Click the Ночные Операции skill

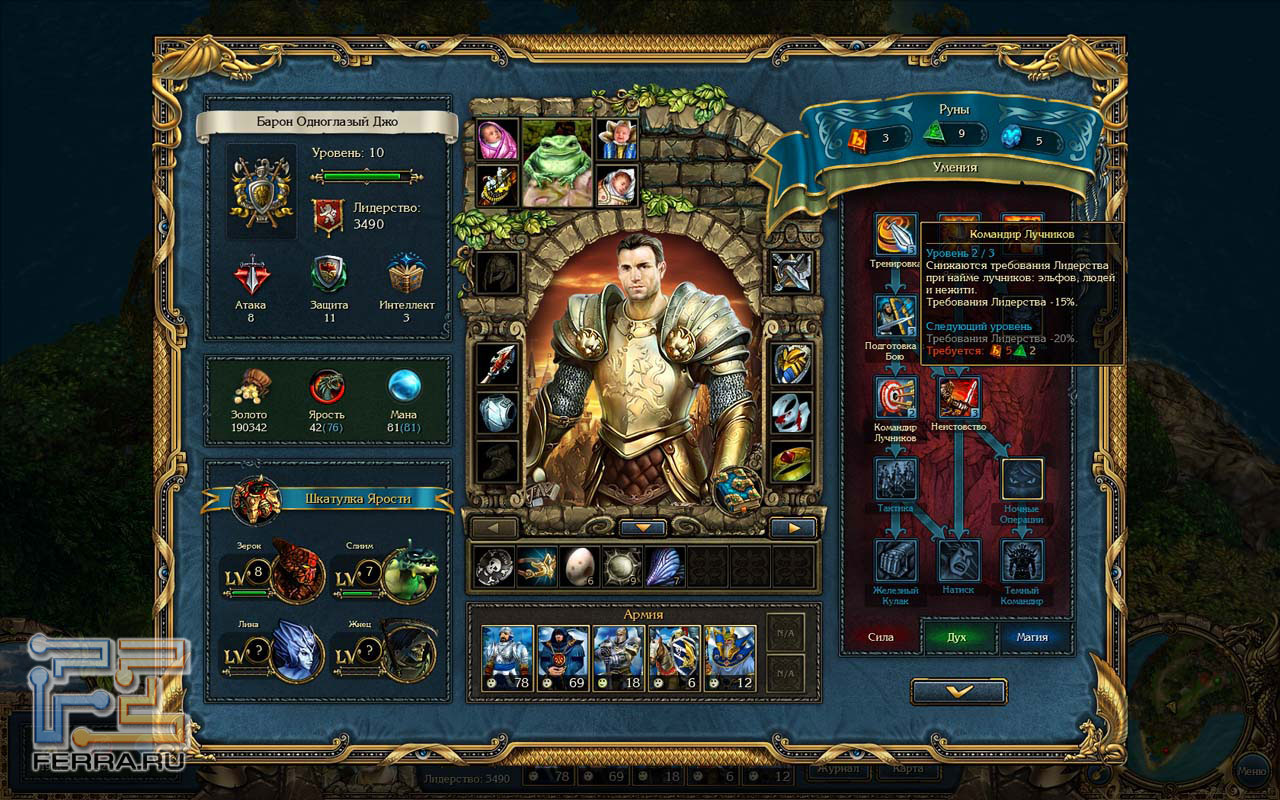click(1022, 480)
